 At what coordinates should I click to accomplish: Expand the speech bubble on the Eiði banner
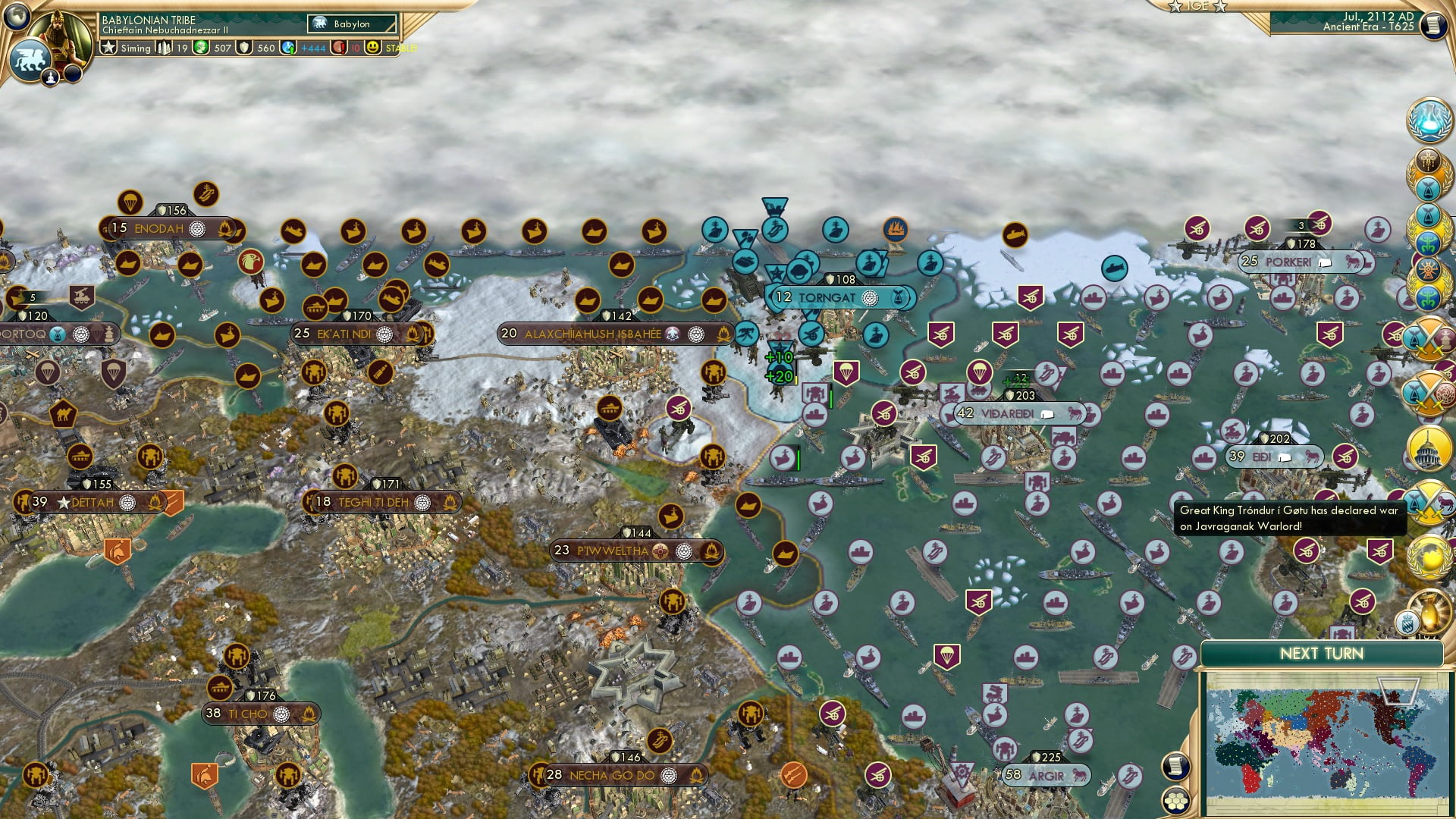(1285, 457)
